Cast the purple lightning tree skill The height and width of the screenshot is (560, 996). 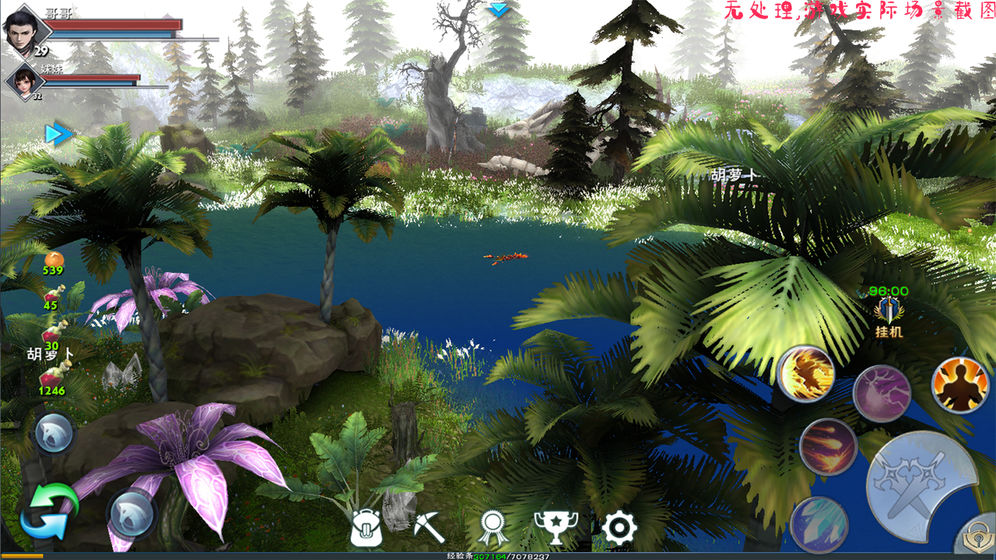pos(881,393)
